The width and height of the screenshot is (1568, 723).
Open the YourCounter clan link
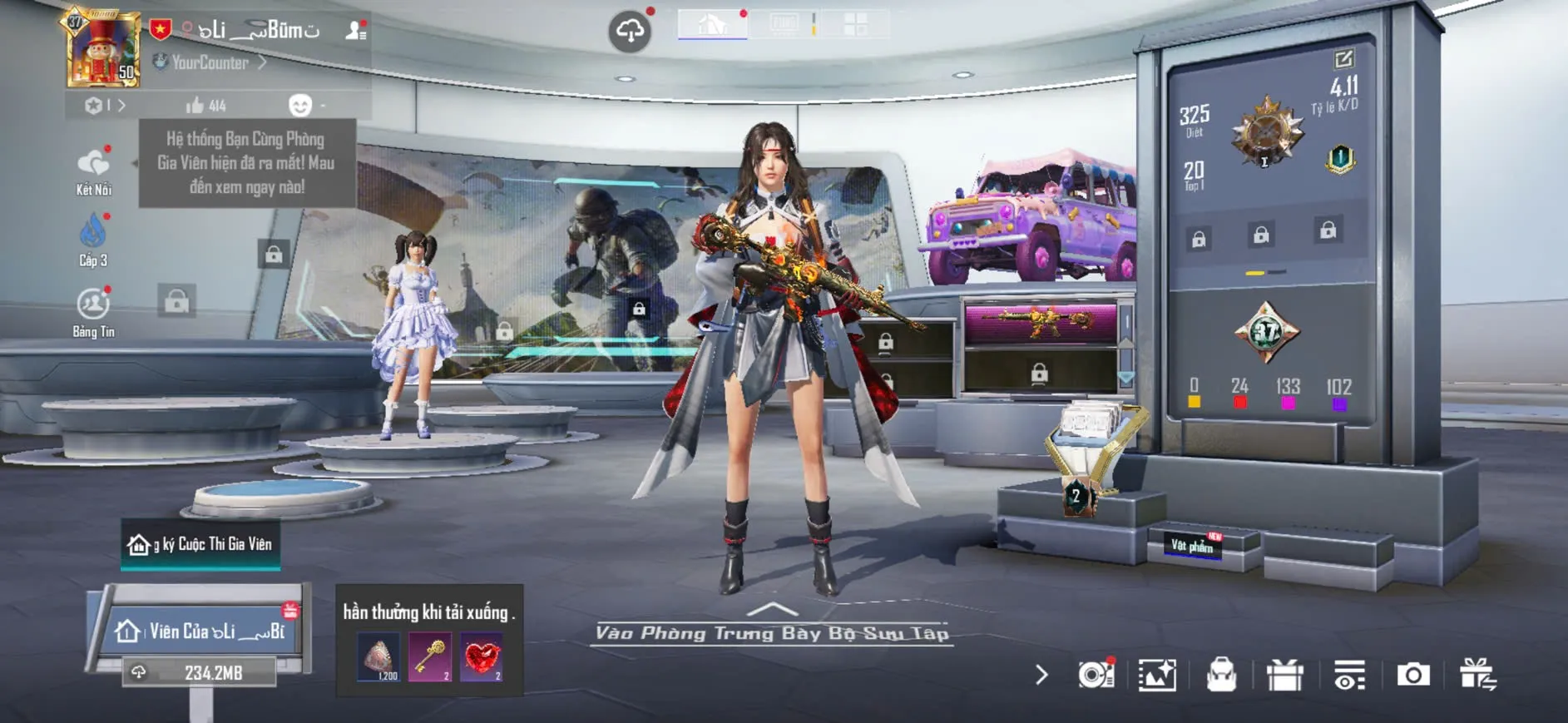click(210, 62)
